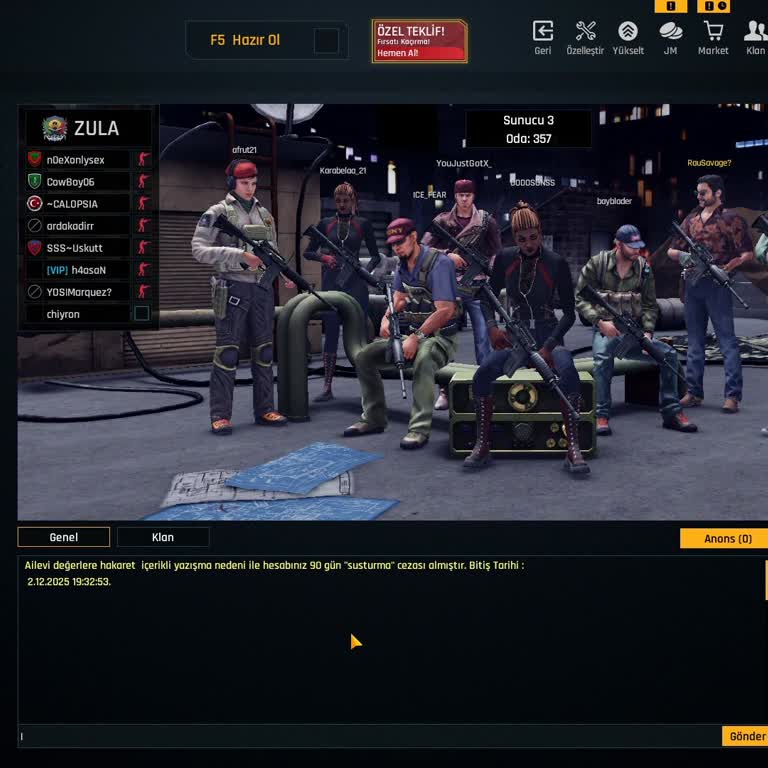Open the Market shop
768x768 pixels.
click(713, 37)
